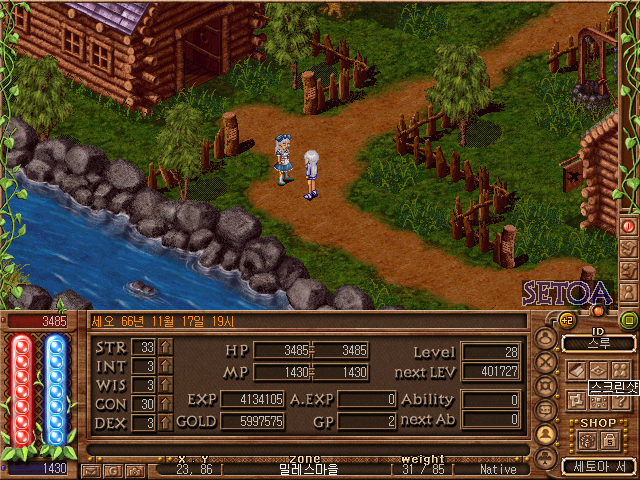Raise the CON stat with its arrow
Image resolution: width=640 pixels, height=480 pixels.
(166, 403)
